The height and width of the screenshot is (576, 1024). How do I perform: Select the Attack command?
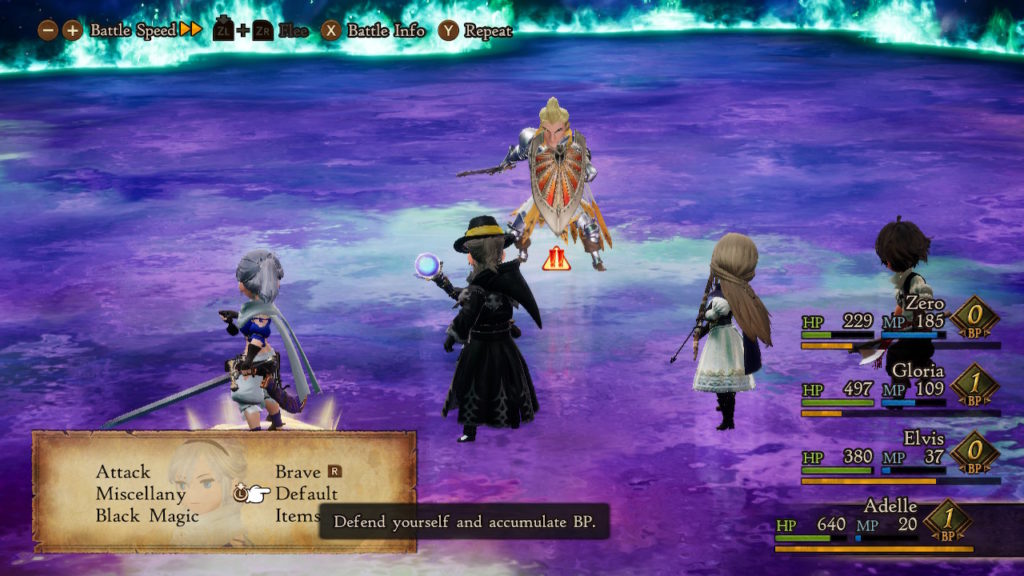(123, 472)
